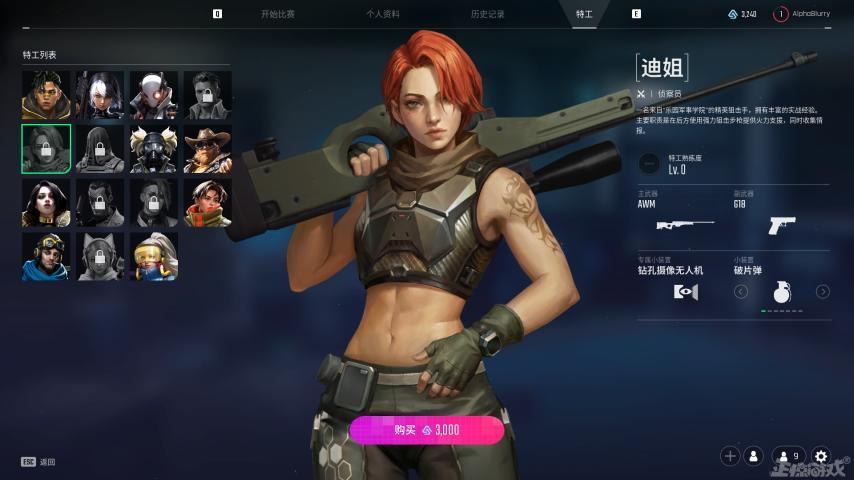
Task: Click the plus button to invite players
Action: (730, 456)
